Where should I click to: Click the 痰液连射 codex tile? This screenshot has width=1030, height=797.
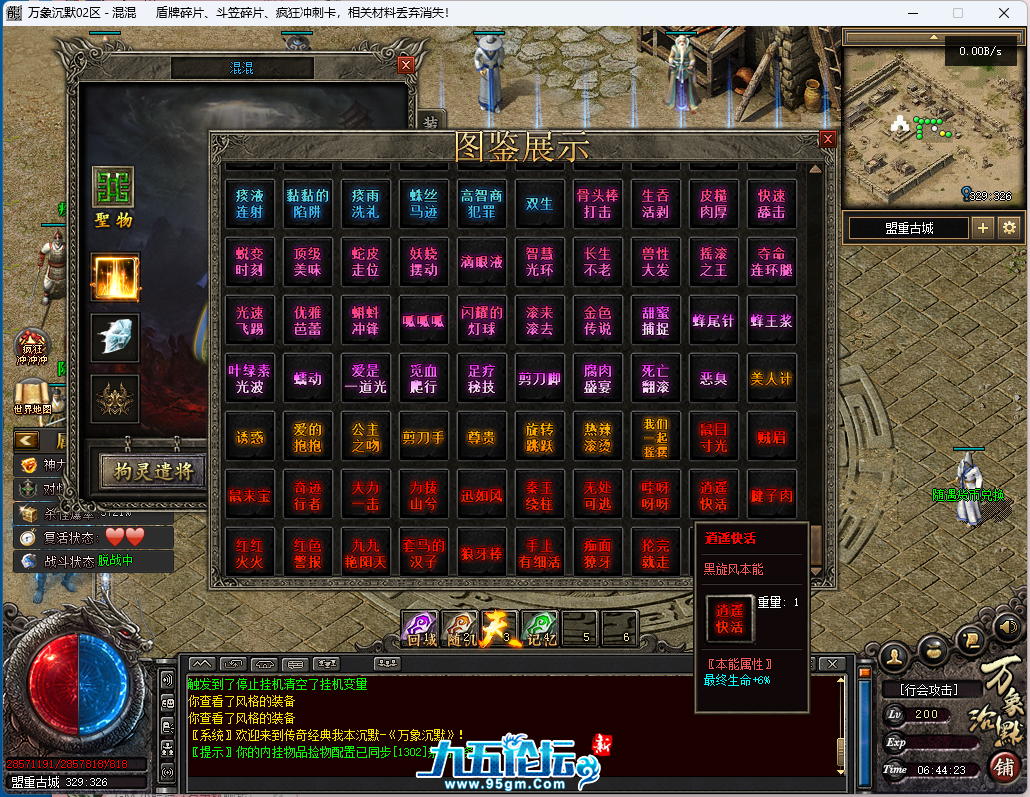point(250,203)
